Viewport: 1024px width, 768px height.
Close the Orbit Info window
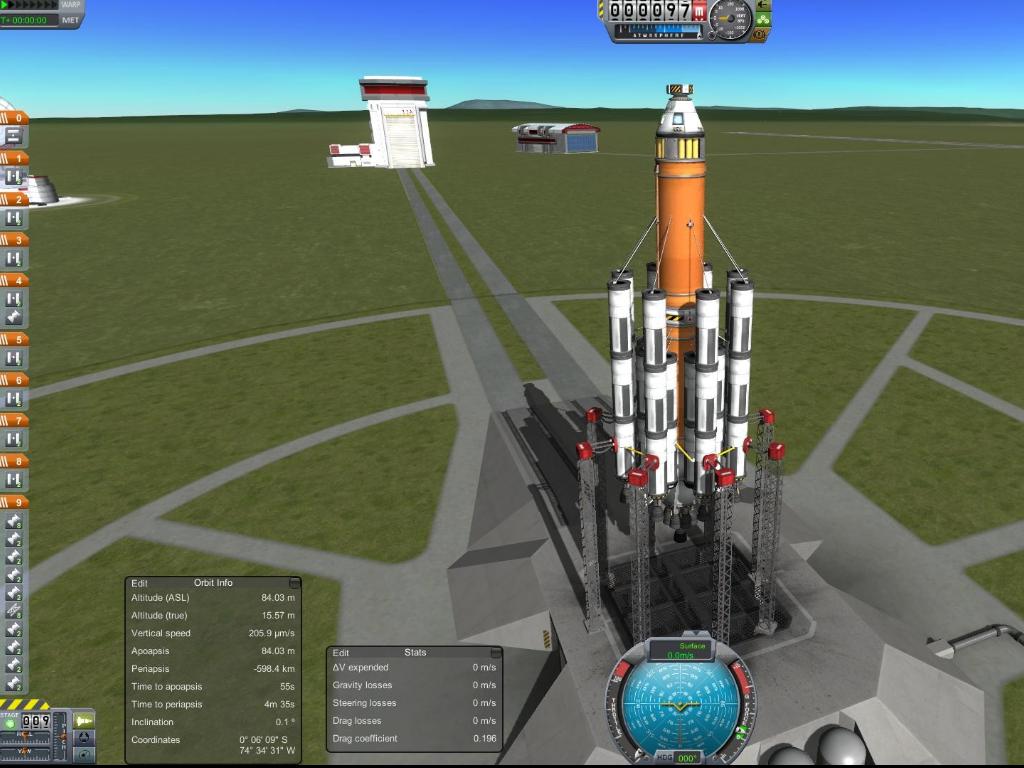294,582
